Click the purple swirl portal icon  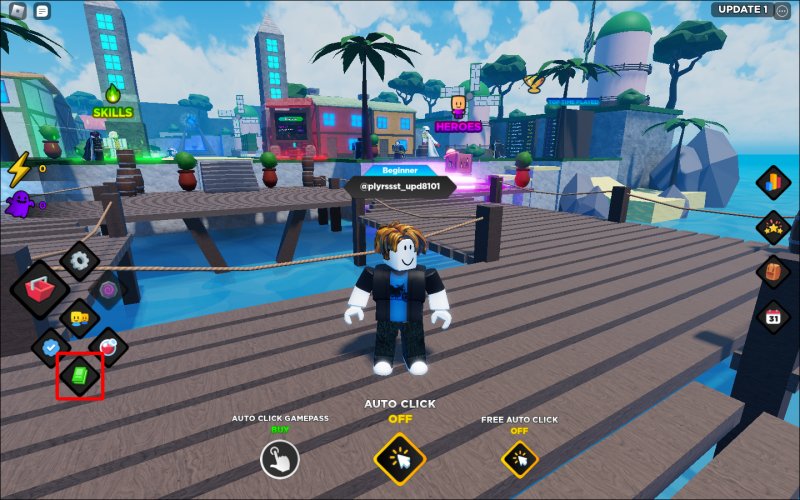click(108, 289)
